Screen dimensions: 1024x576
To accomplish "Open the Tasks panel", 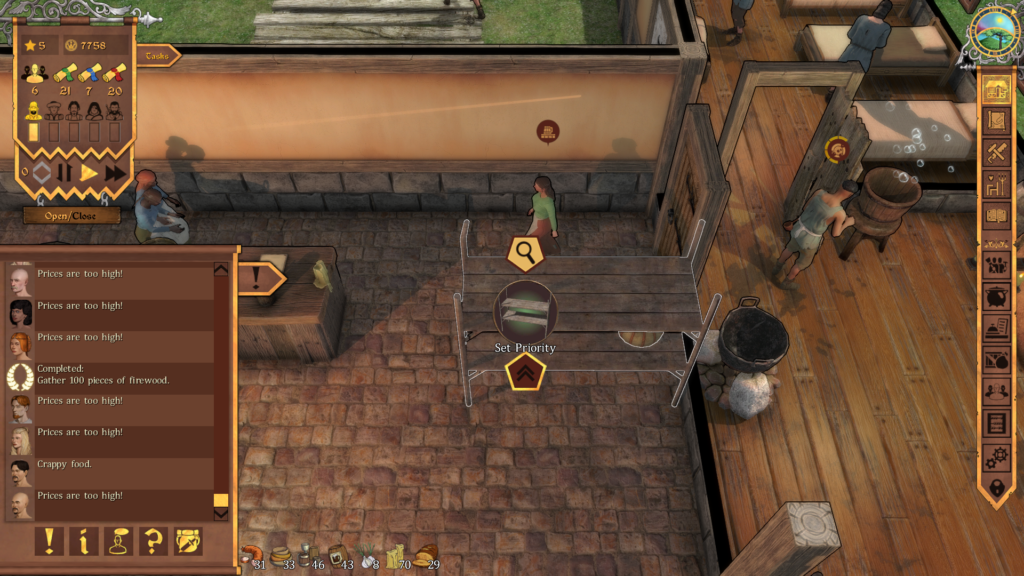I will 156,56.
